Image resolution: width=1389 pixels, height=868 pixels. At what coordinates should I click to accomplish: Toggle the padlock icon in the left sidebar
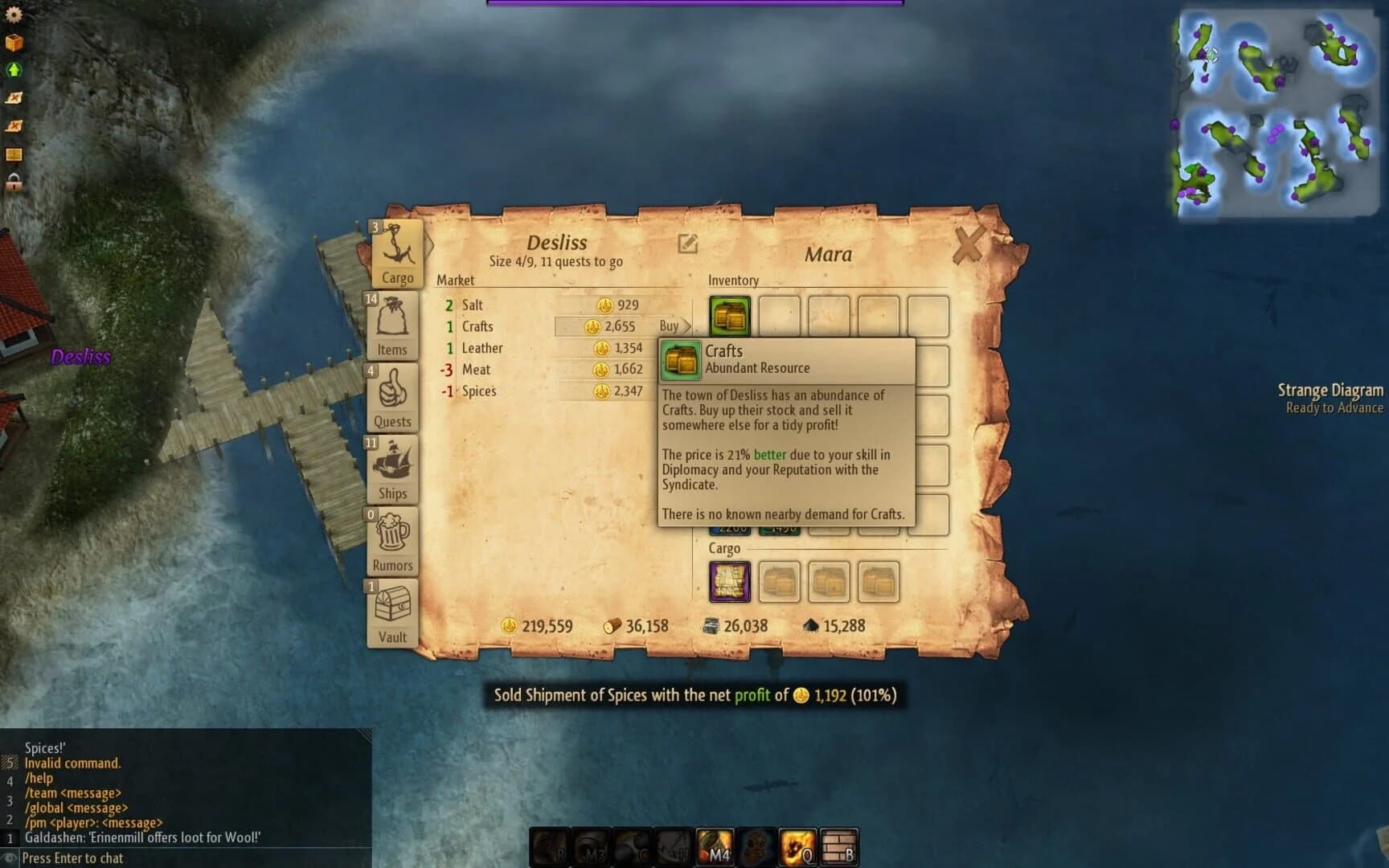13,183
